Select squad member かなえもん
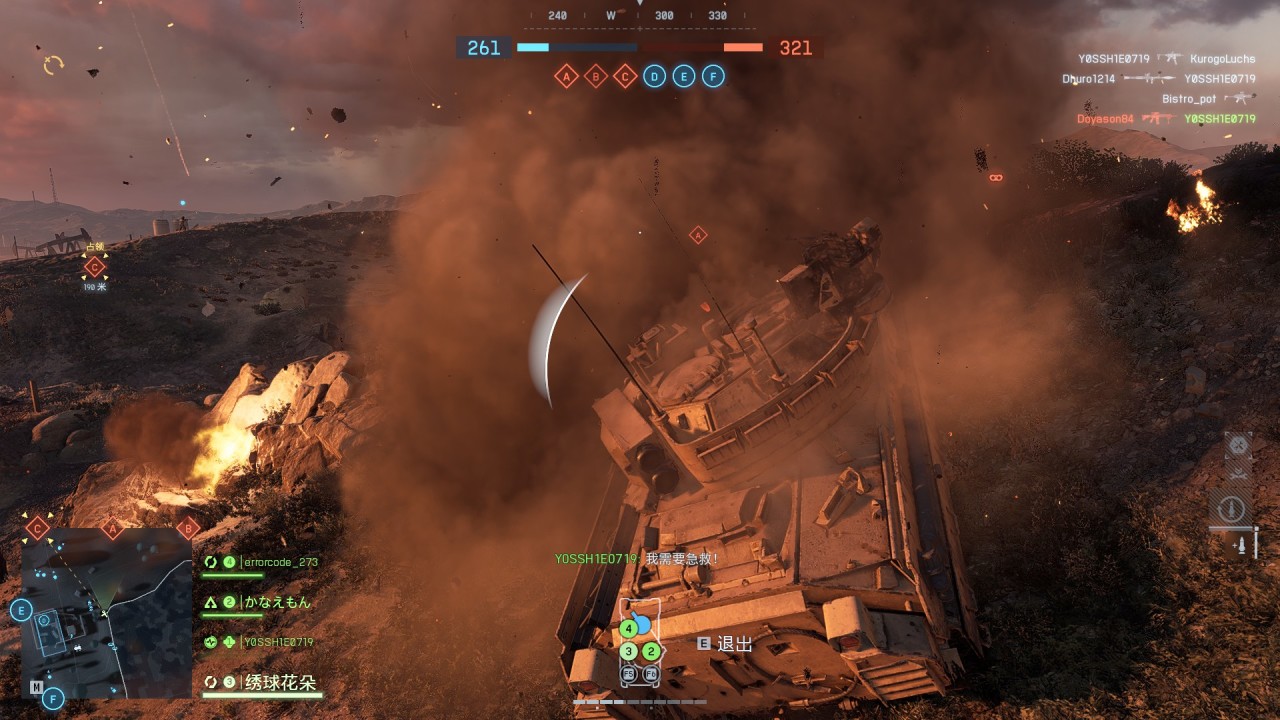The width and height of the screenshot is (1280, 720). (277, 602)
